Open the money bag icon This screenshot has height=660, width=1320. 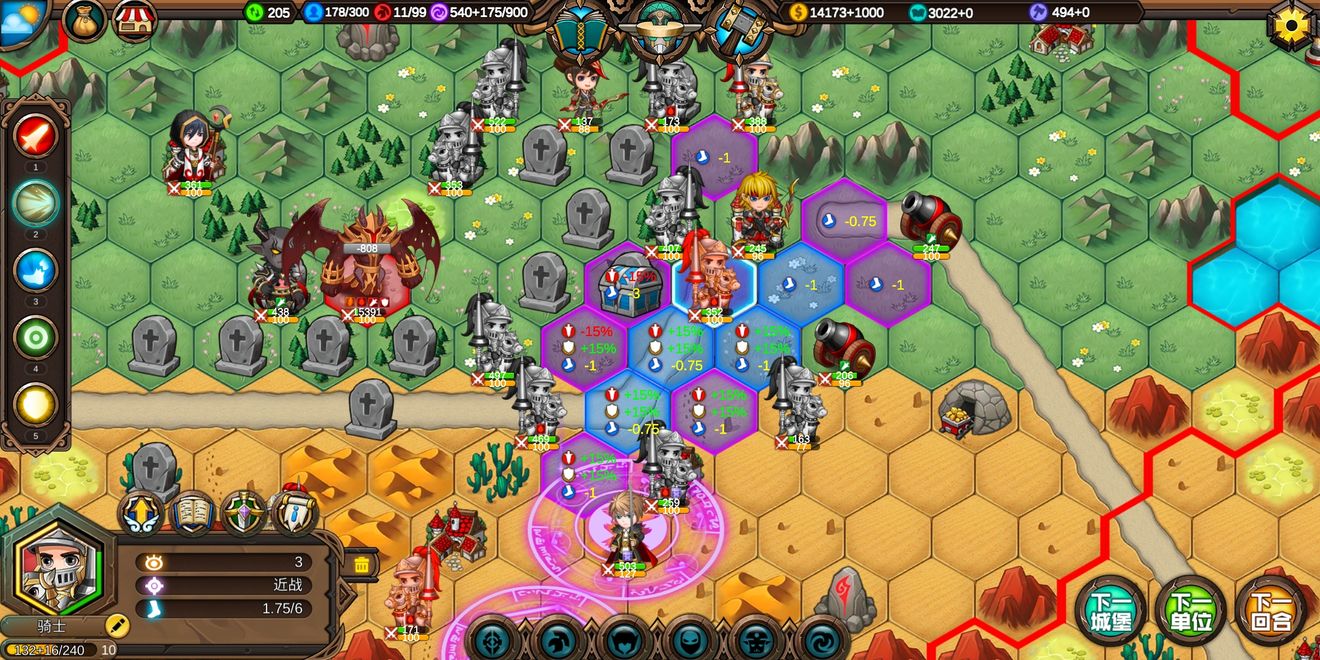85,20
